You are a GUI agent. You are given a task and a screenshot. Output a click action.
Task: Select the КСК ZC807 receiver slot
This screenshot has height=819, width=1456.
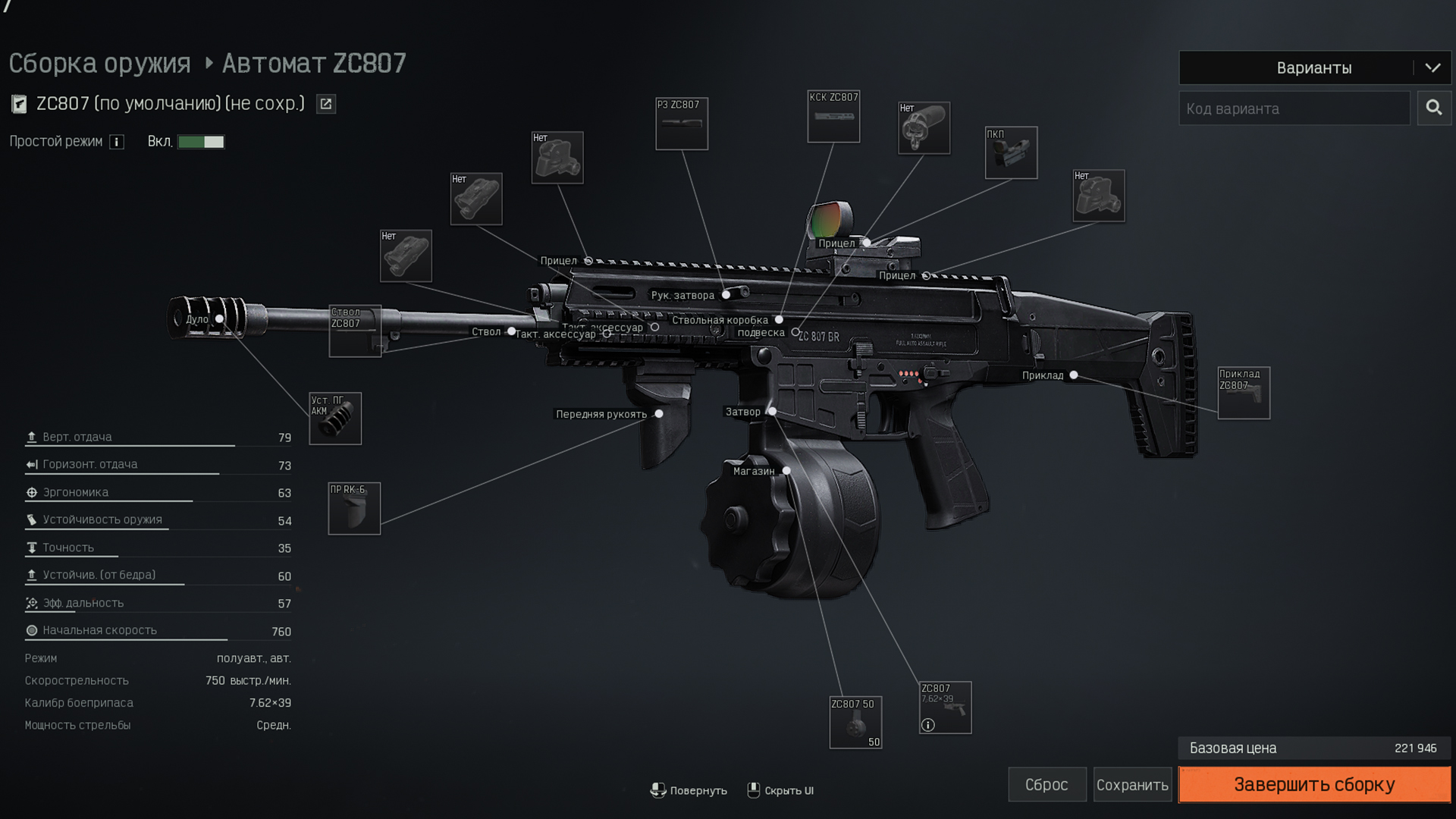(833, 117)
